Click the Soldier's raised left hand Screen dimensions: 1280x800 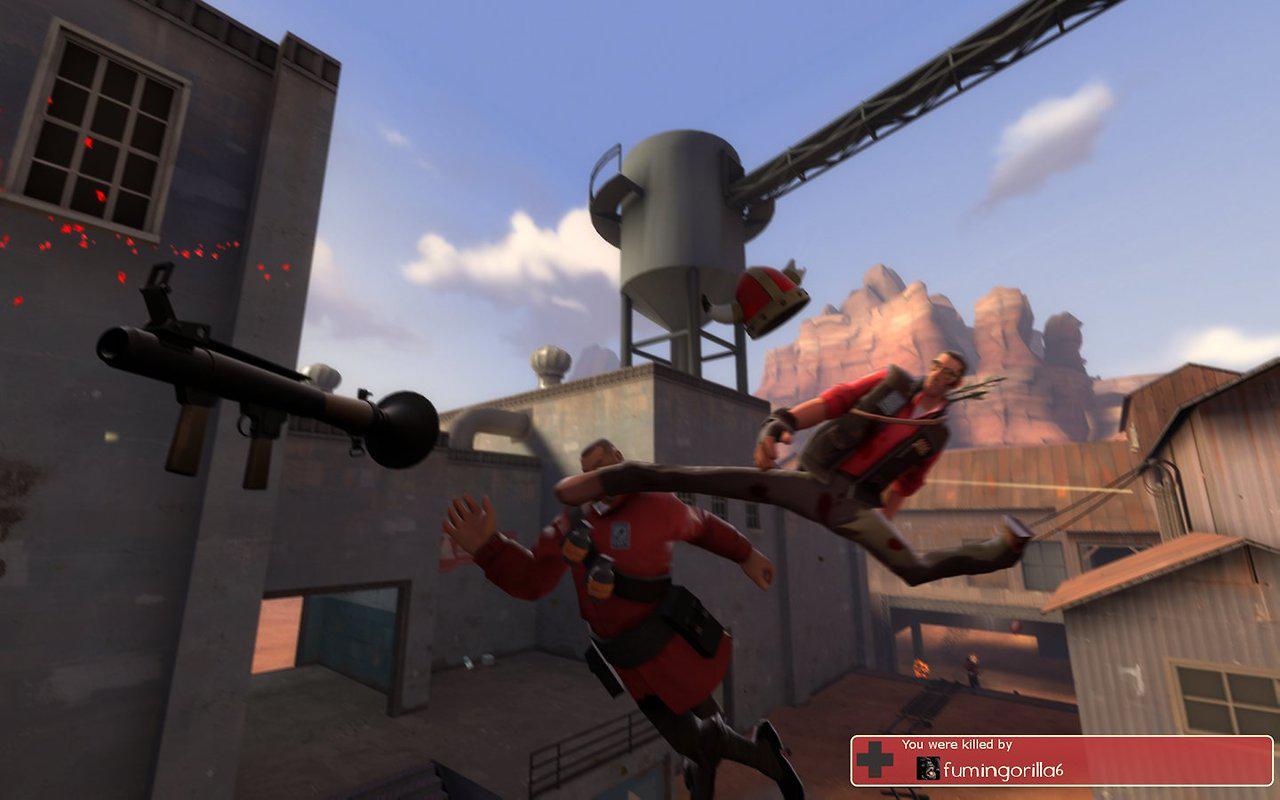coord(470,520)
